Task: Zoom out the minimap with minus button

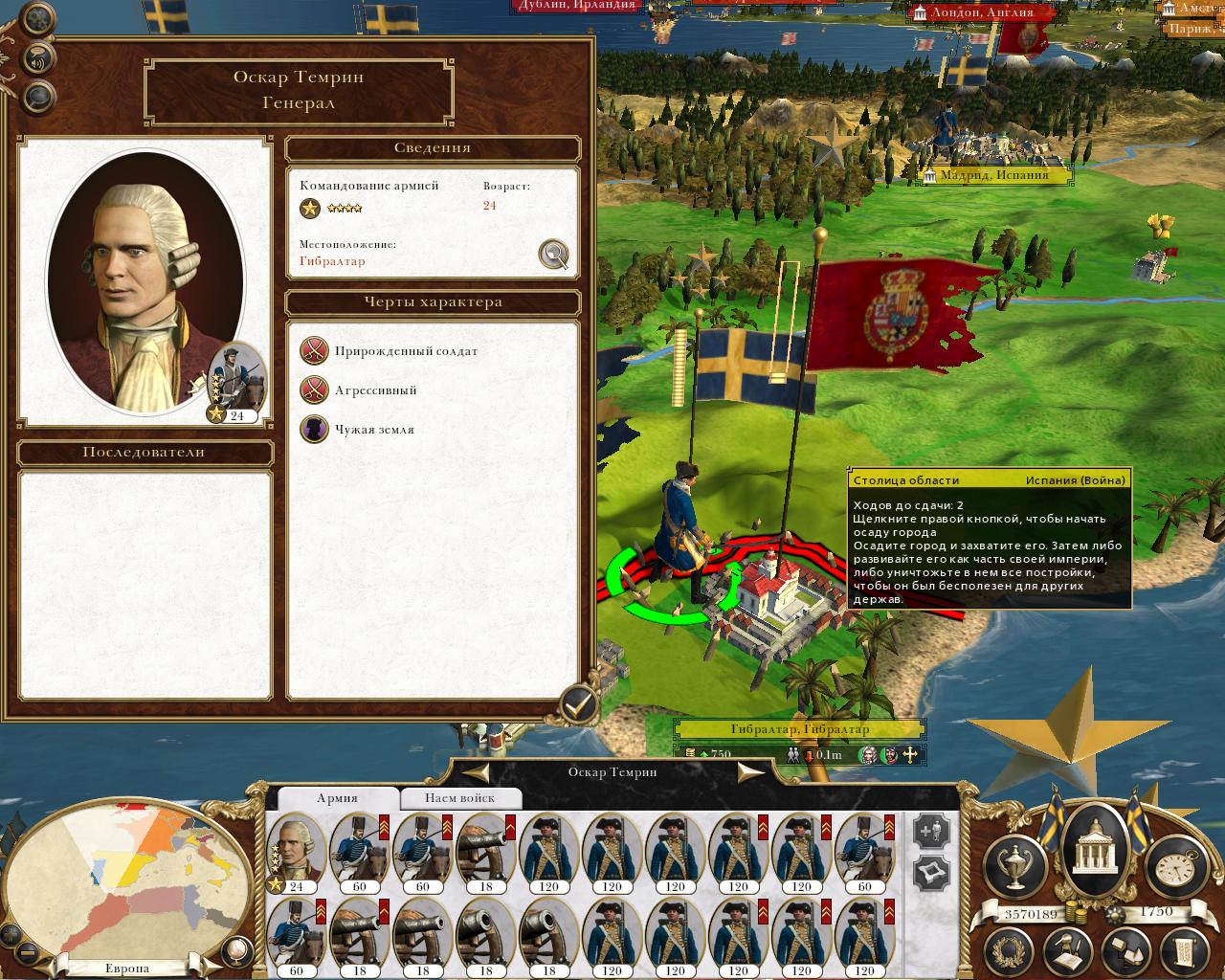Action: pos(27,952)
